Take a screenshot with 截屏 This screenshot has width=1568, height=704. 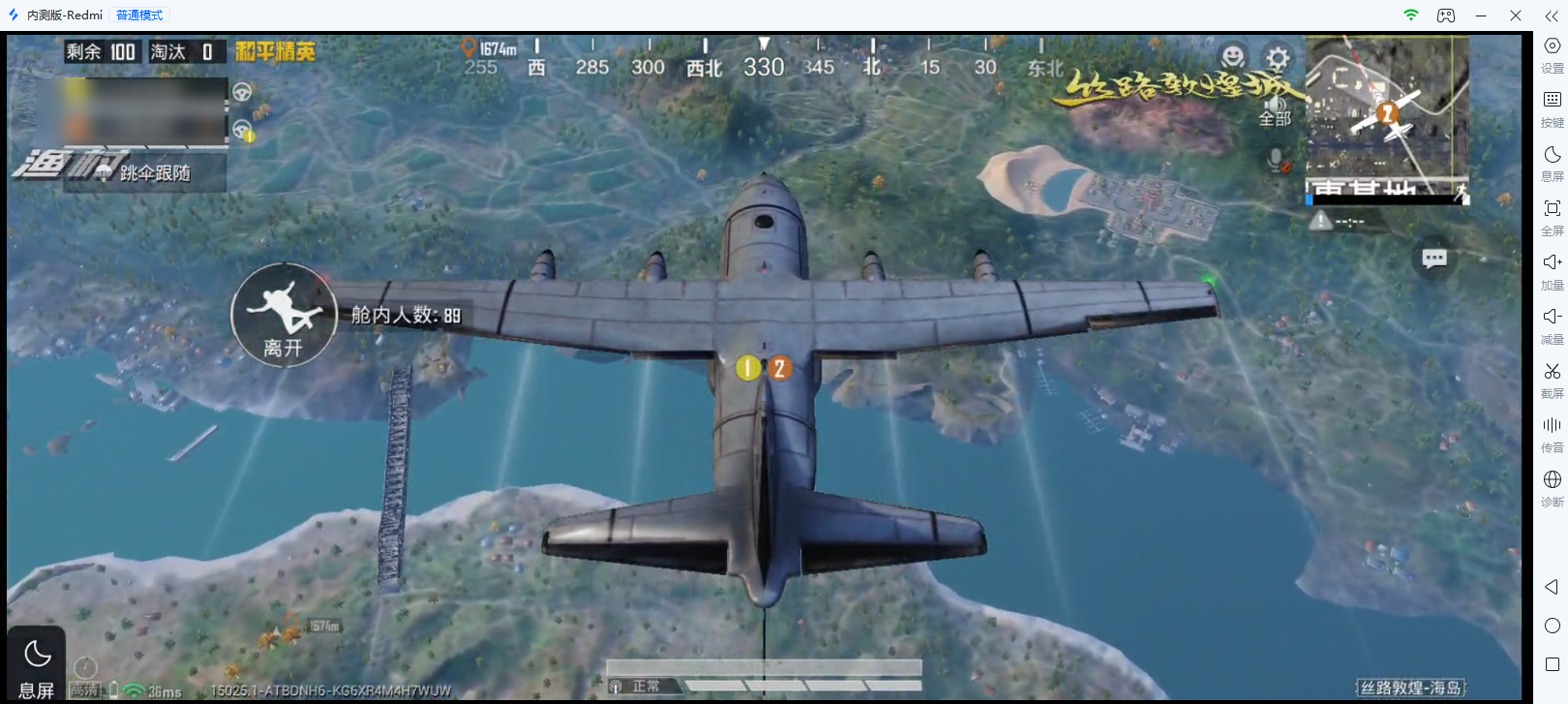pos(1552,380)
